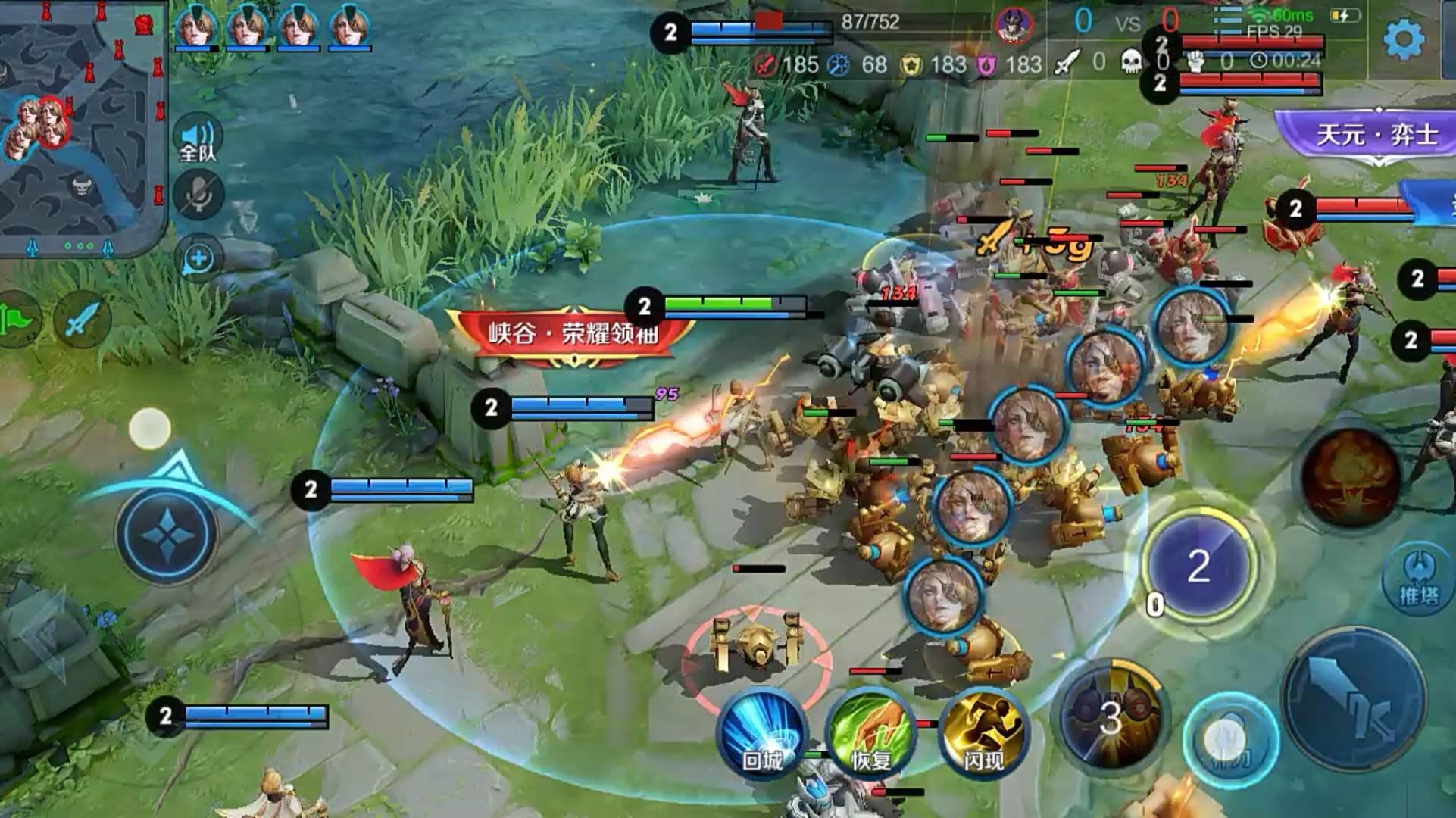Activate the second skill showing number 2
Viewport: 1456px width, 818px height.
tap(1198, 566)
